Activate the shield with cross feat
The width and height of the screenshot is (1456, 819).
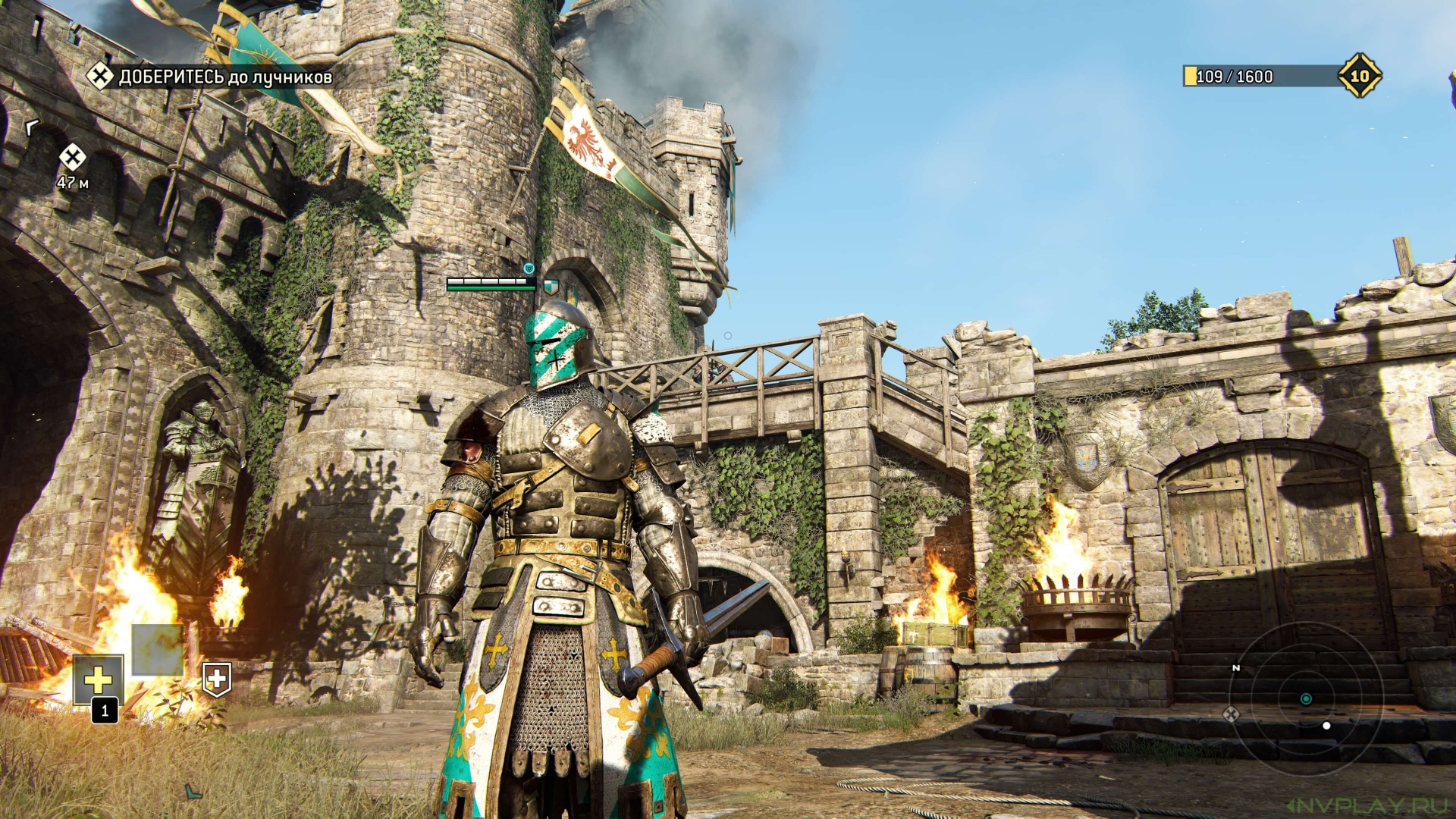tap(217, 679)
